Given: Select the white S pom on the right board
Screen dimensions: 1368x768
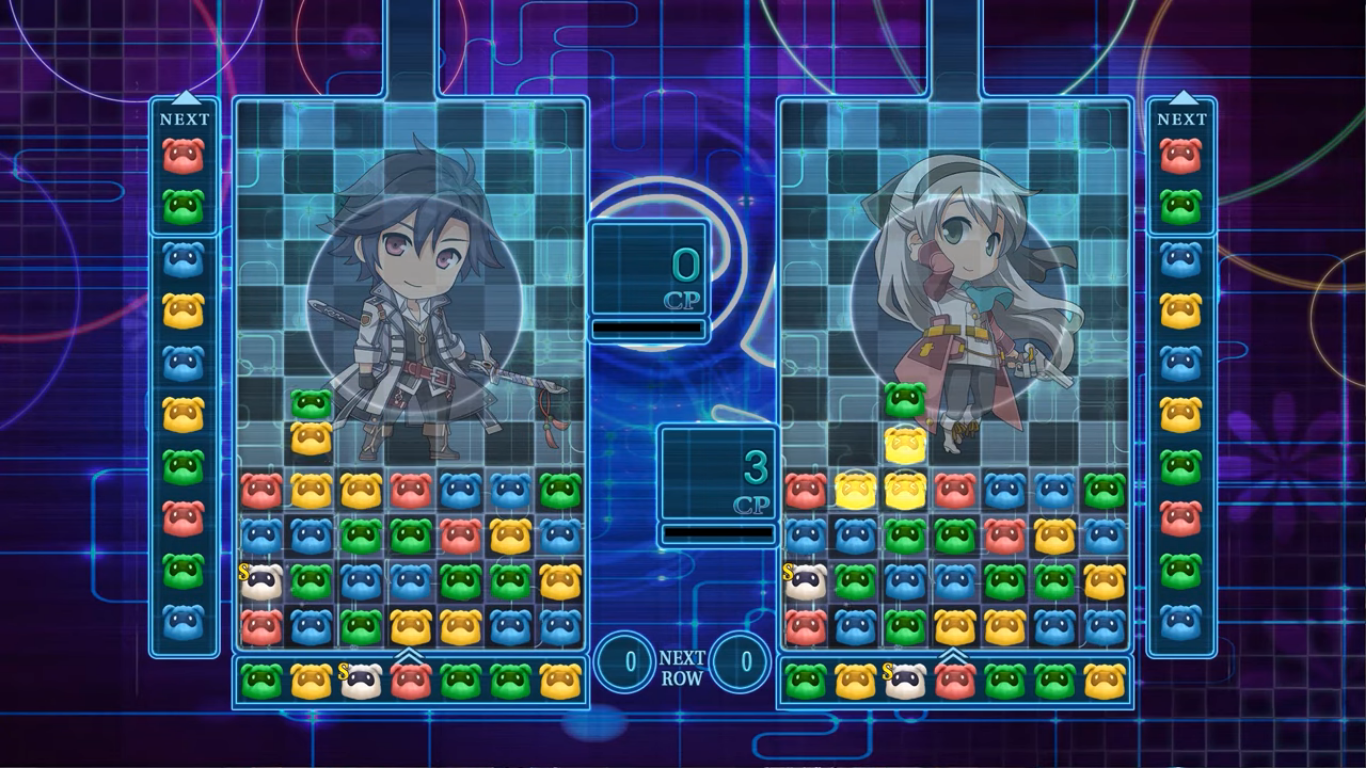Looking at the screenshot, I should 805,582.
